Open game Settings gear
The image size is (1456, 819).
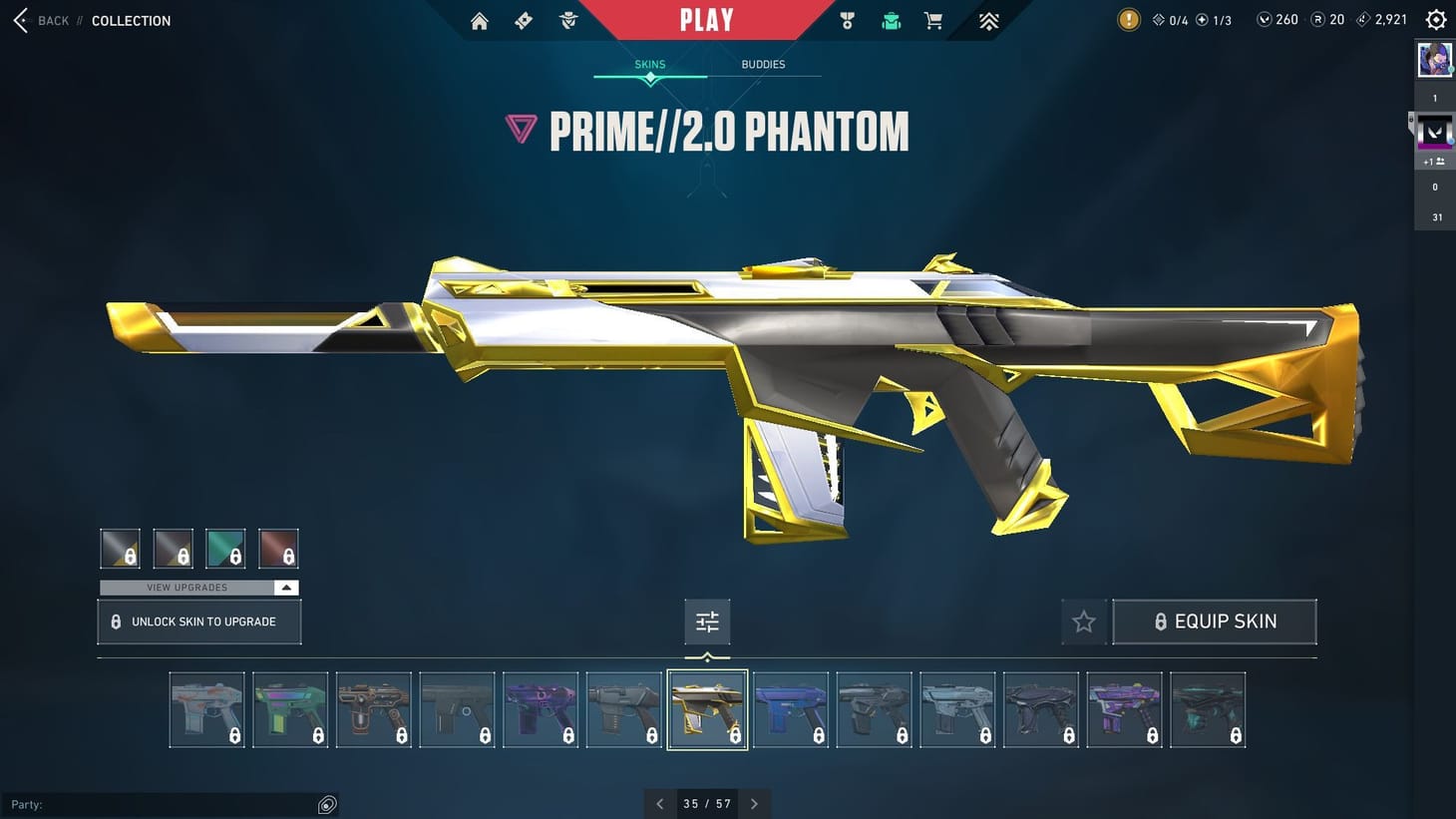(x=1435, y=19)
